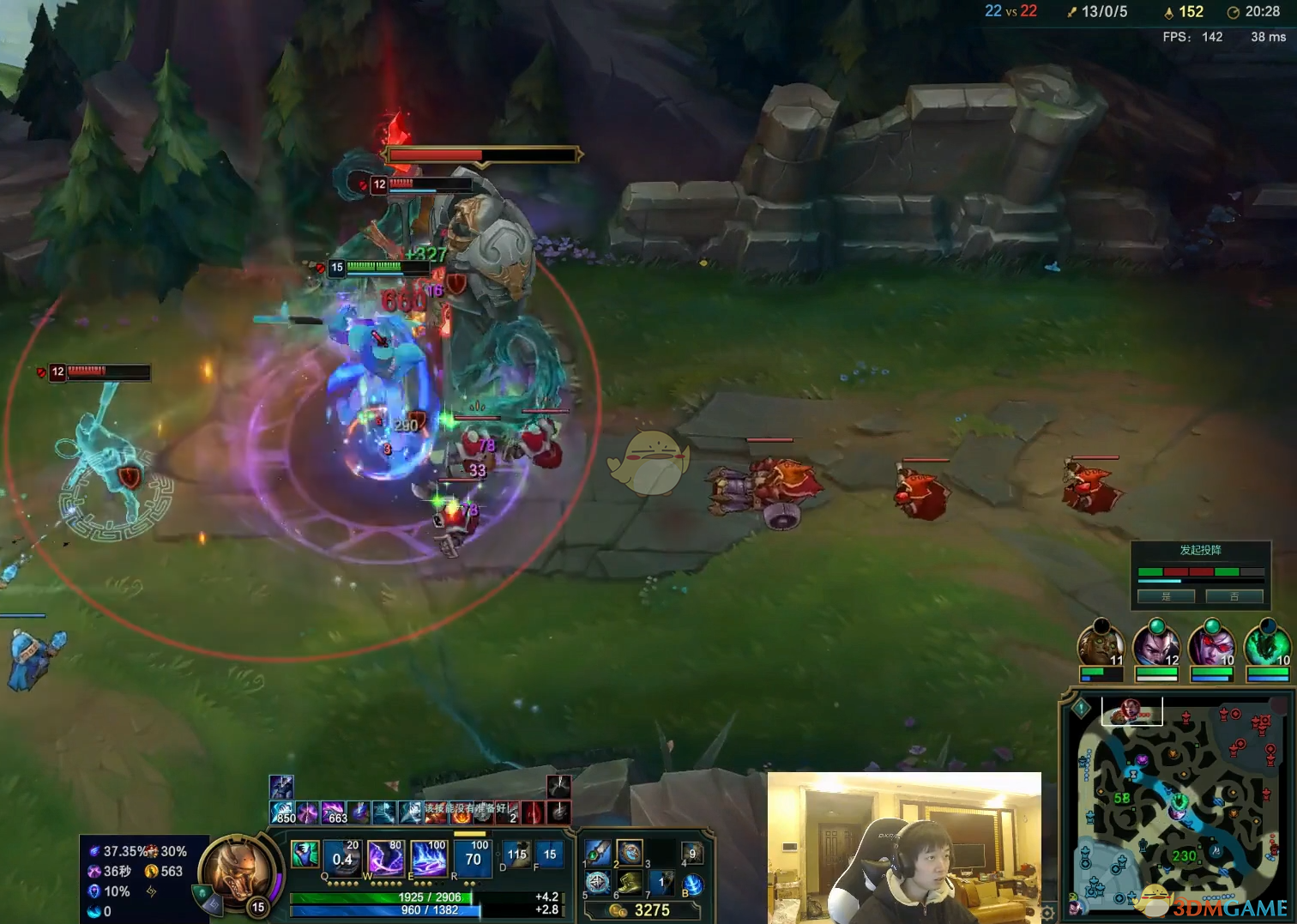Click the F summoner spell icon showing 15 seconds
1297x924 pixels.
pyautogui.click(x=549, y=856)
